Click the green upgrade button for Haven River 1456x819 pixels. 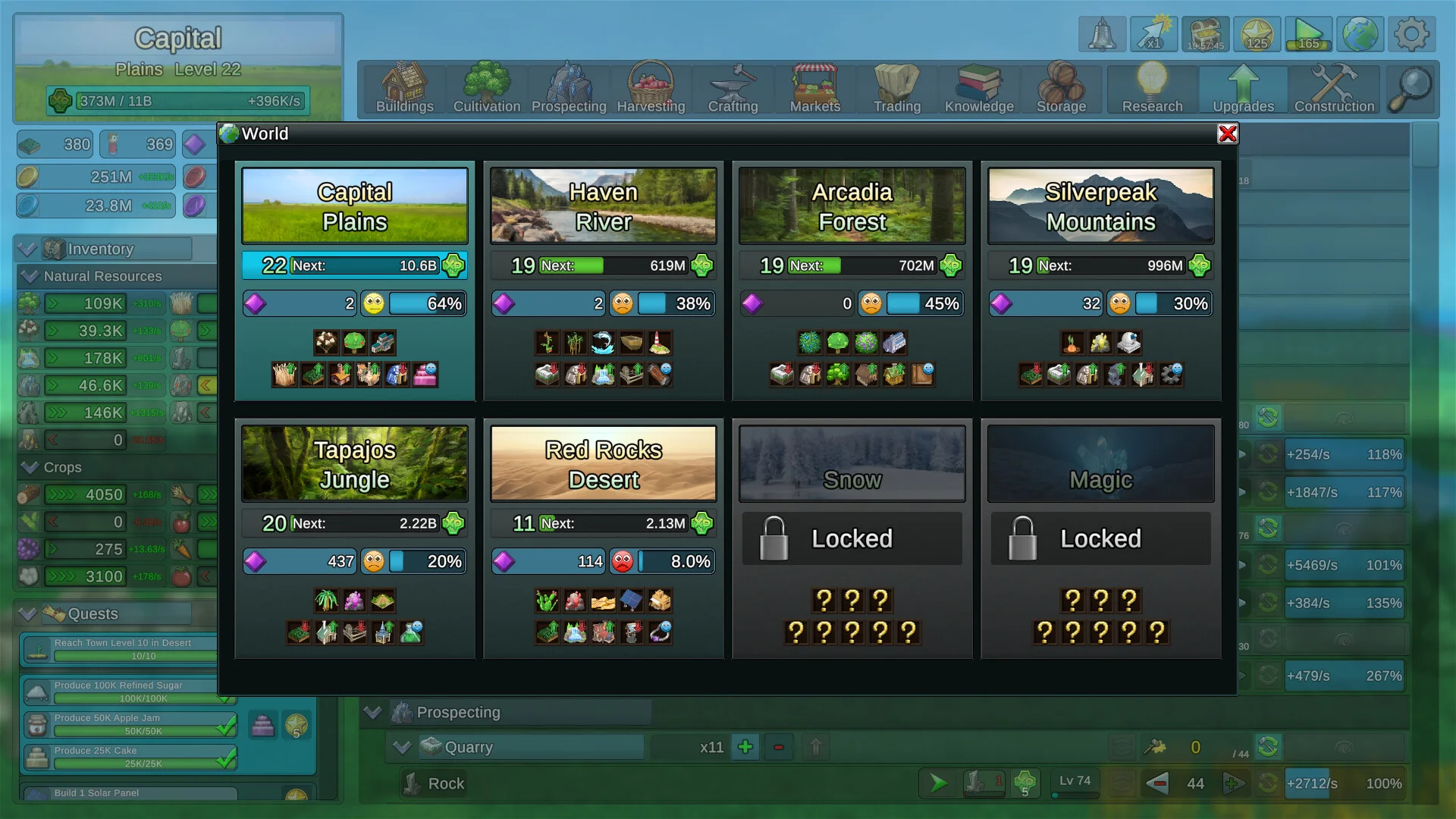click(x=701, y=265)
